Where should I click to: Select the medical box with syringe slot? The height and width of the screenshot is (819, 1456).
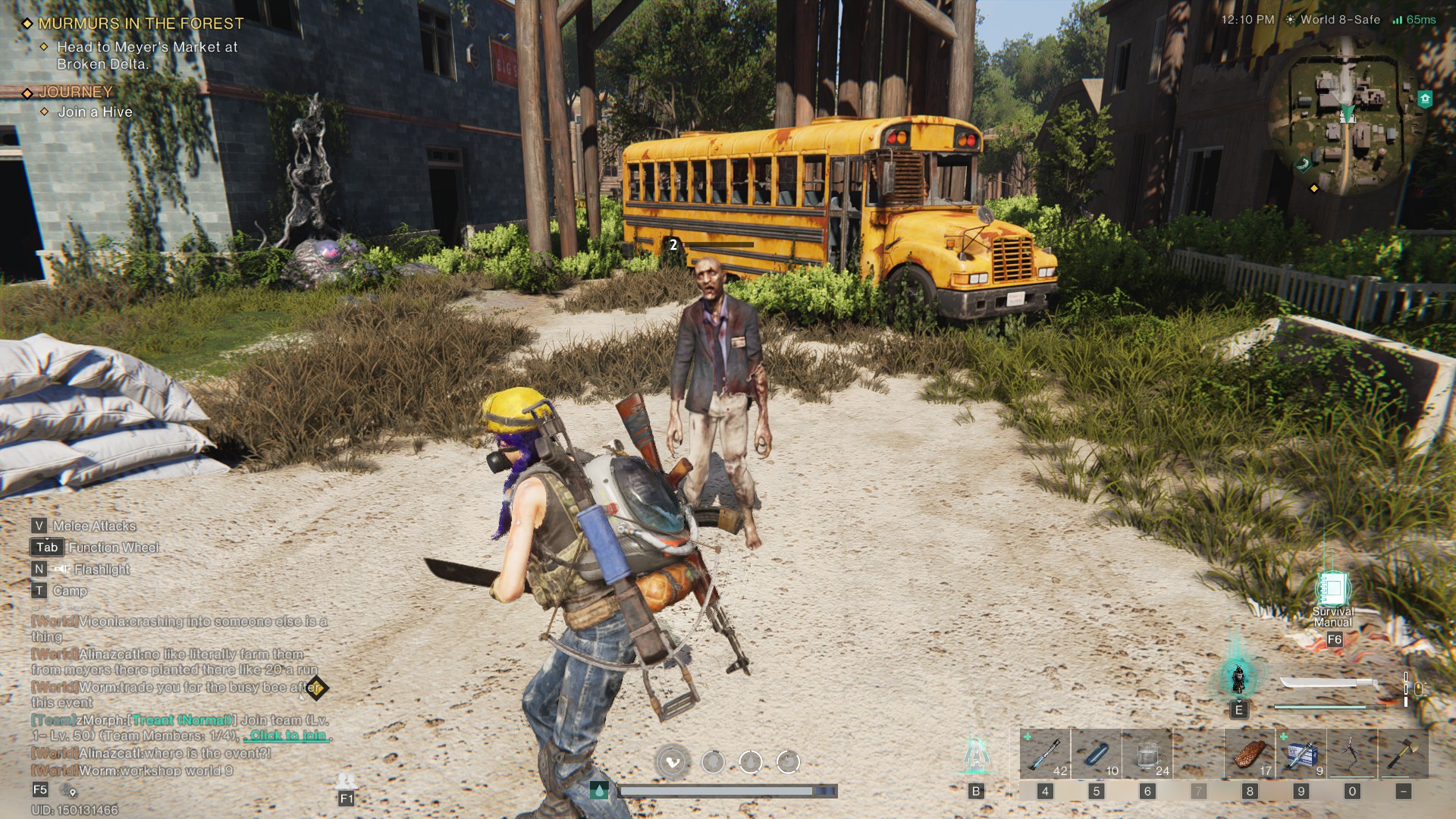click(x=1301, y=753)
